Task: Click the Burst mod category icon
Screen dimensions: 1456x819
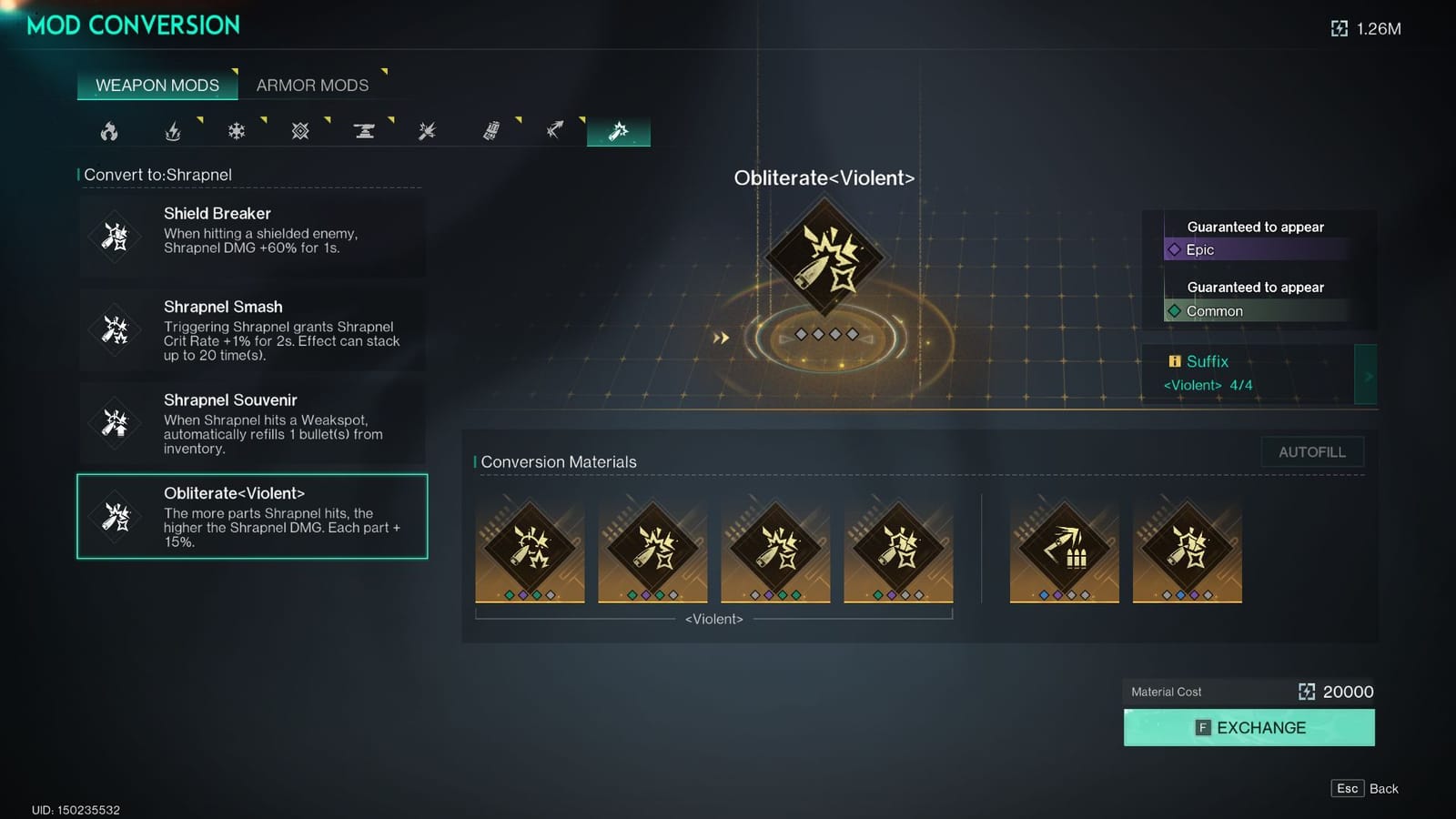Action: tap(426, 130)
